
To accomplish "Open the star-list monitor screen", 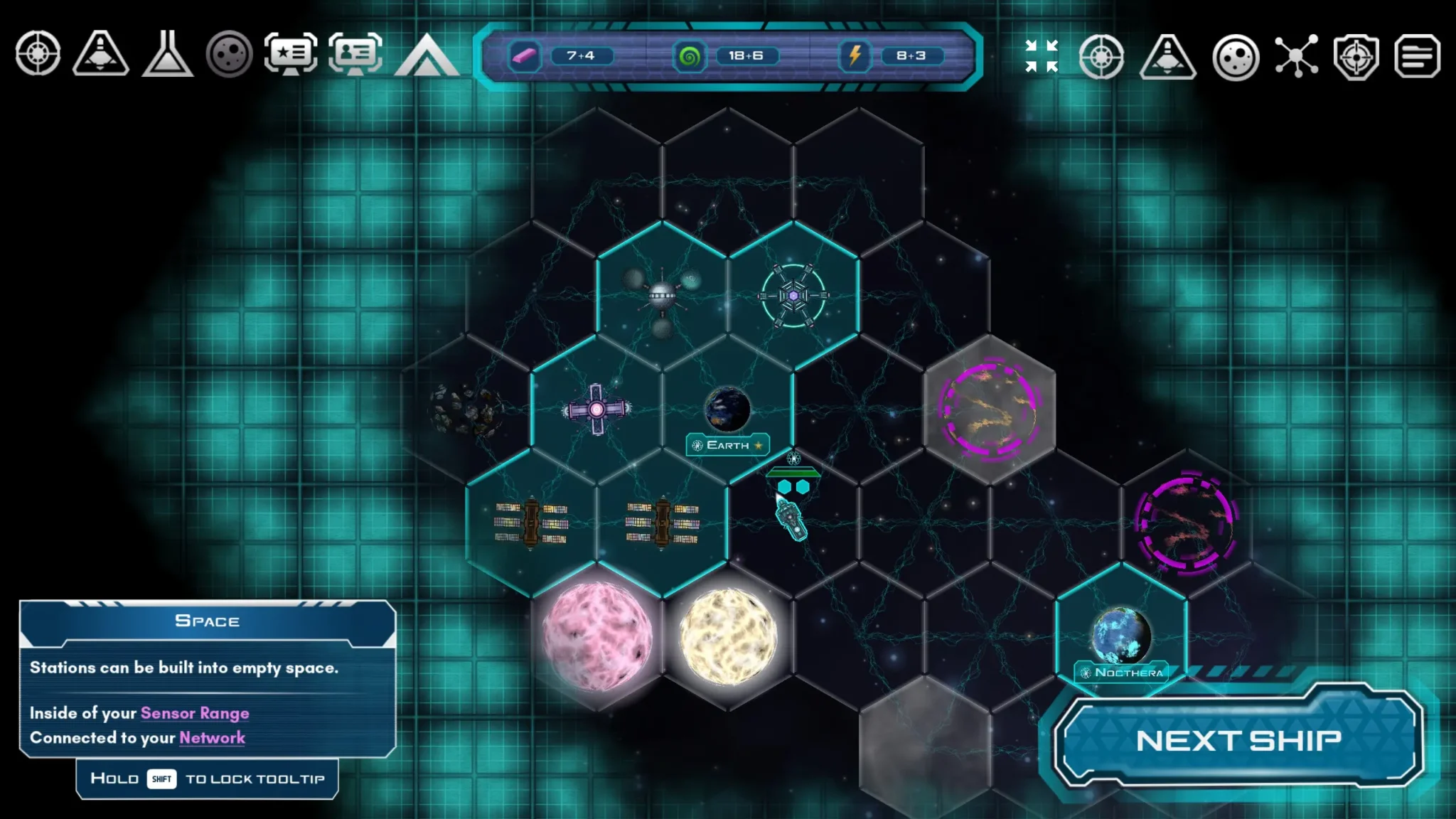I will pyautogui.click(x=290, y=54).
